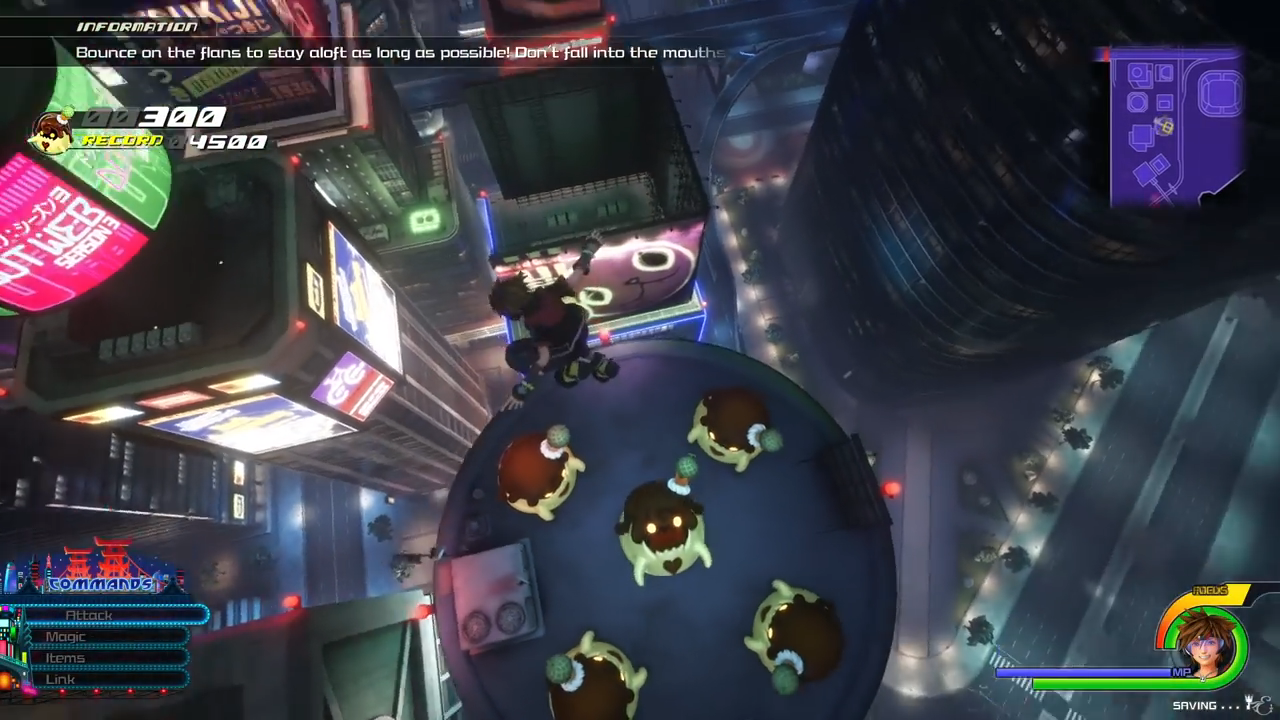Click the flan bouncing tip message text
Screen dimensions: 1280x720
[x=400, y=53]
